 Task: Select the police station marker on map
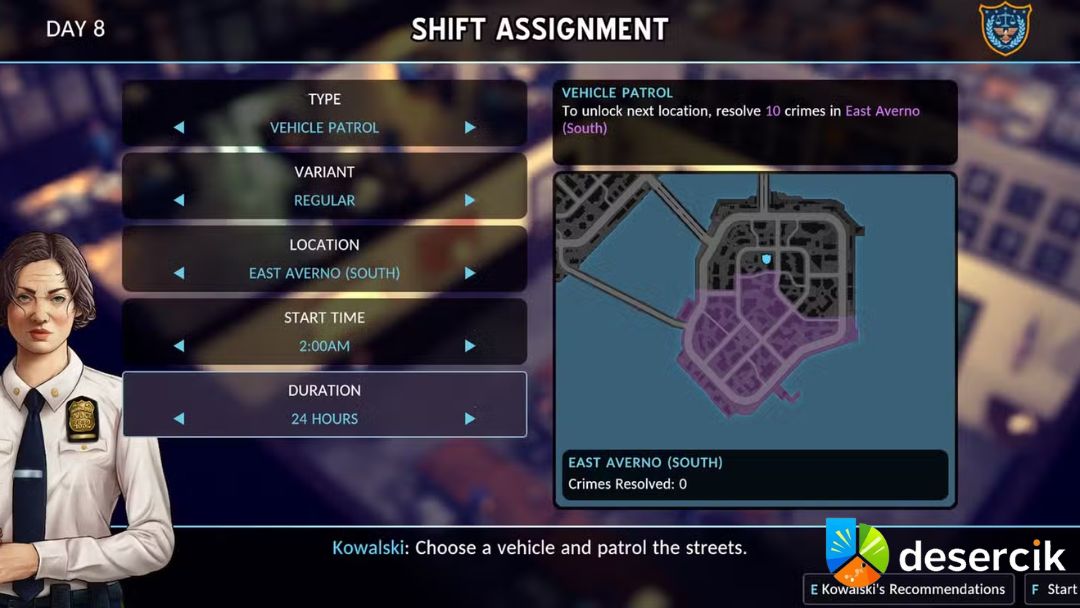(767, 259)
